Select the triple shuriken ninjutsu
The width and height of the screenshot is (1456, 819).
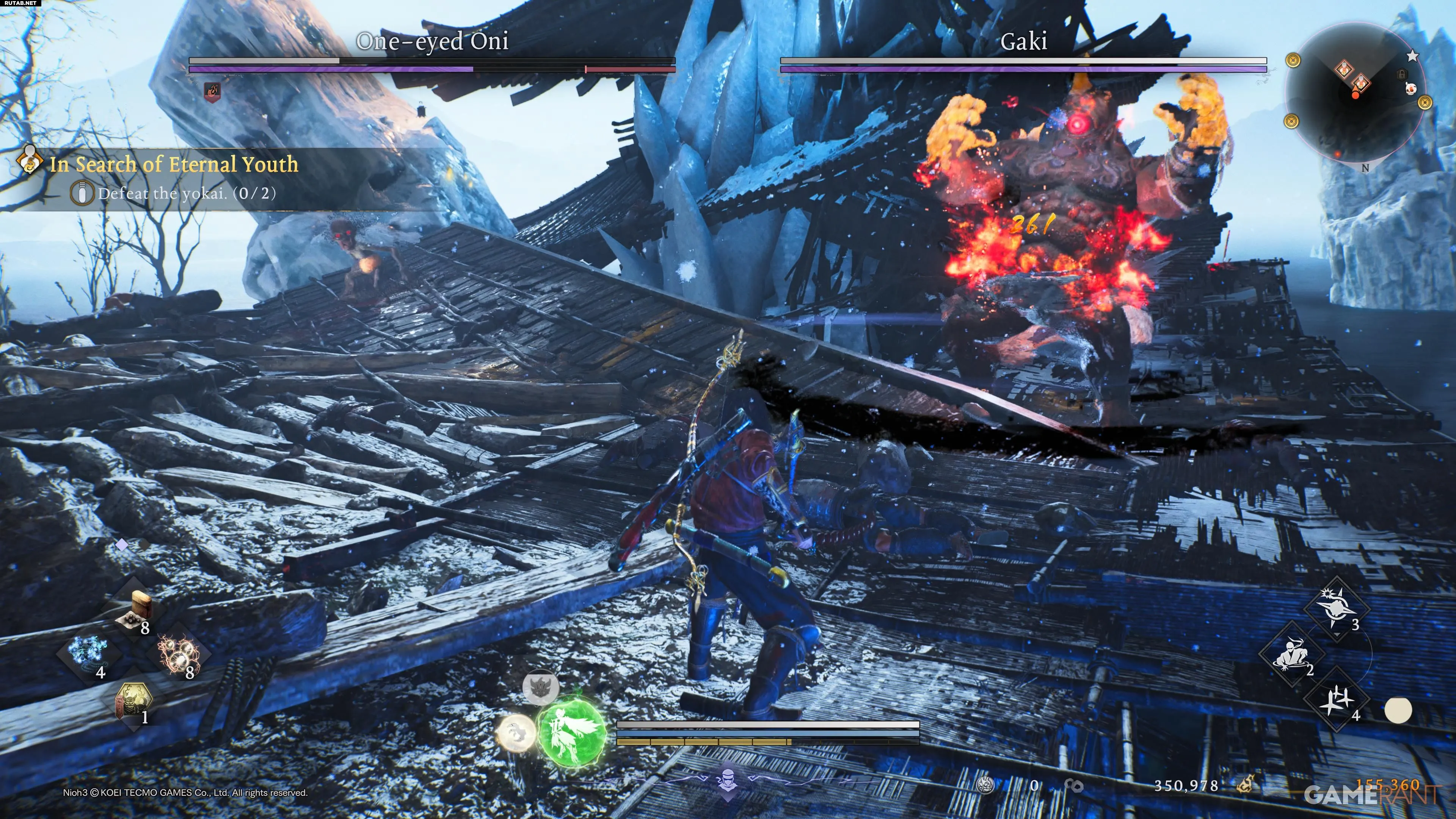1337,699
